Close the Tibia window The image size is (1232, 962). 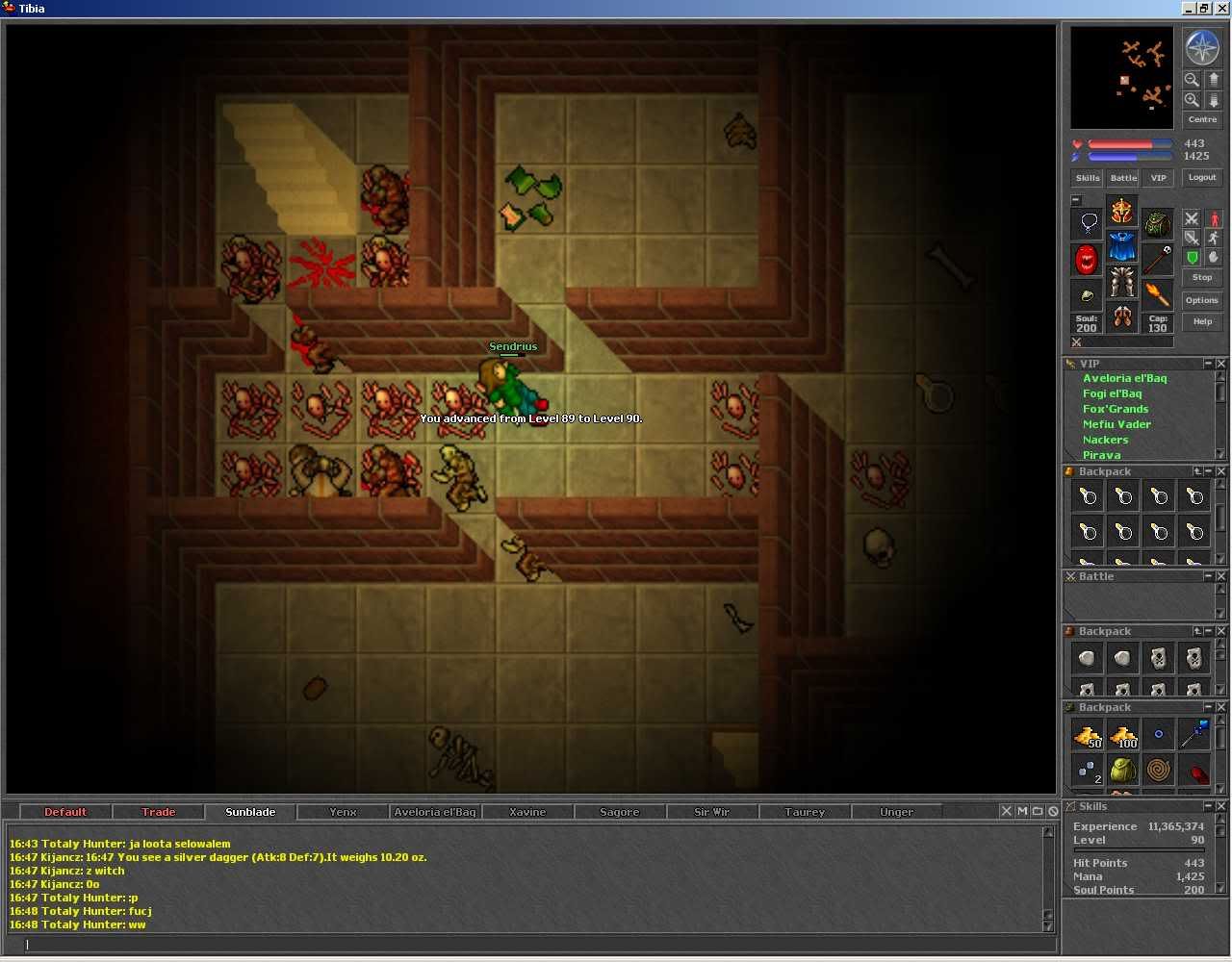point(1221,9)
